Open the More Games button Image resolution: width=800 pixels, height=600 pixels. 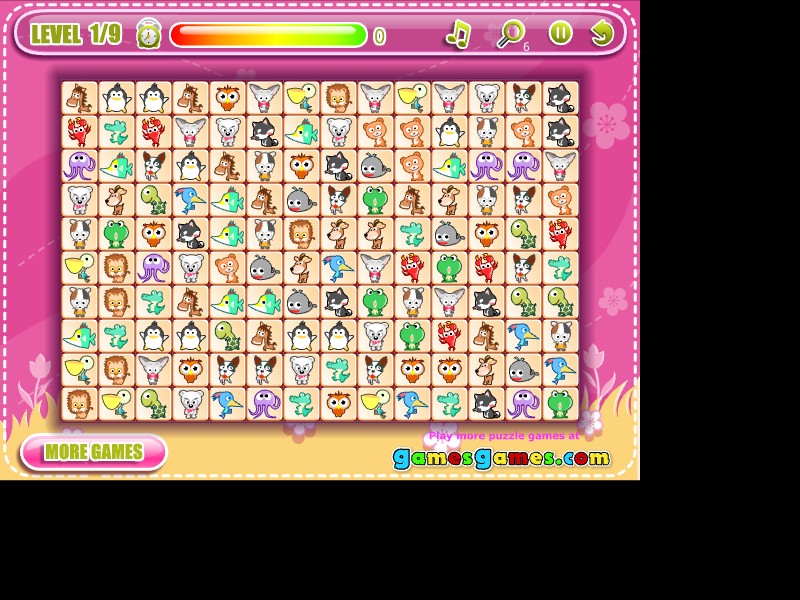point(94,452)
